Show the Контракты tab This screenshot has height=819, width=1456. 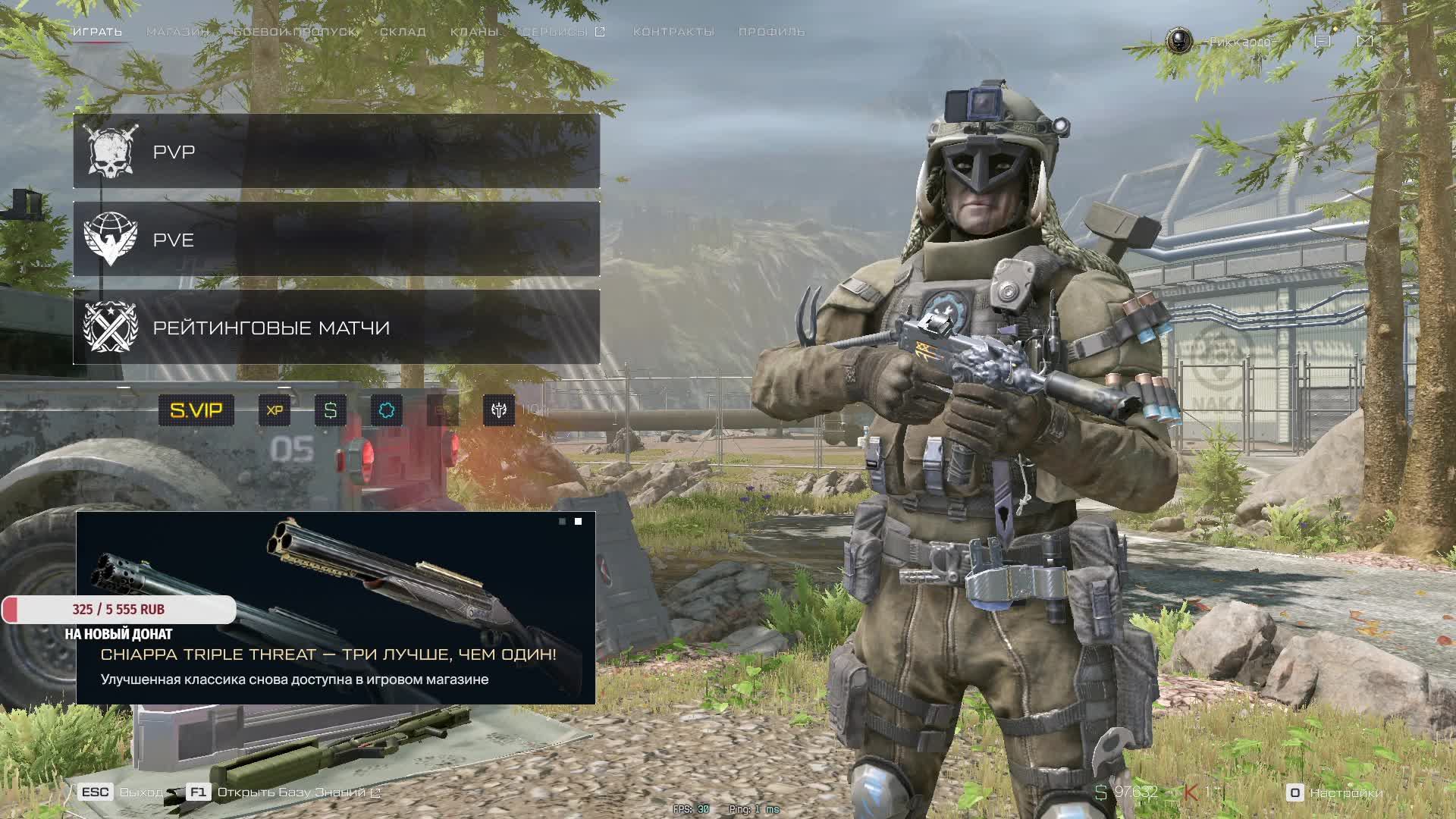(673, 32)
